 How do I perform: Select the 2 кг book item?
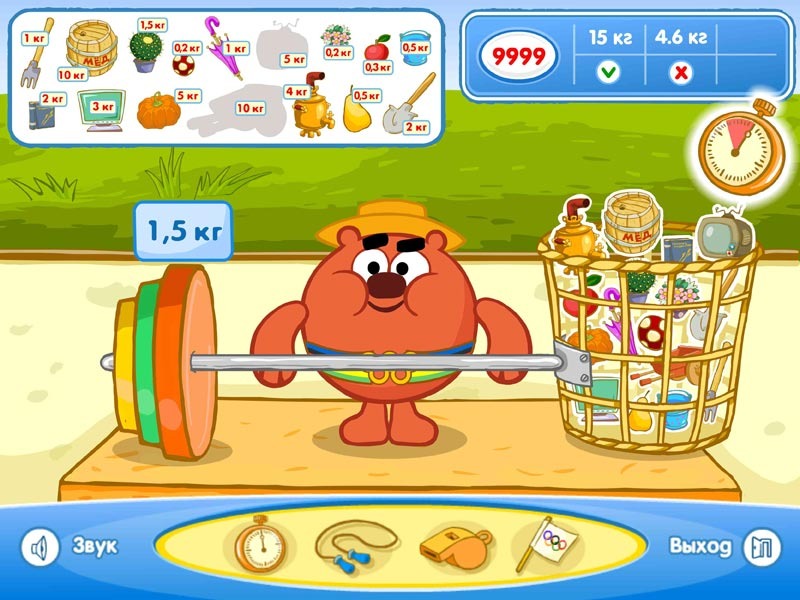[41, 113]
